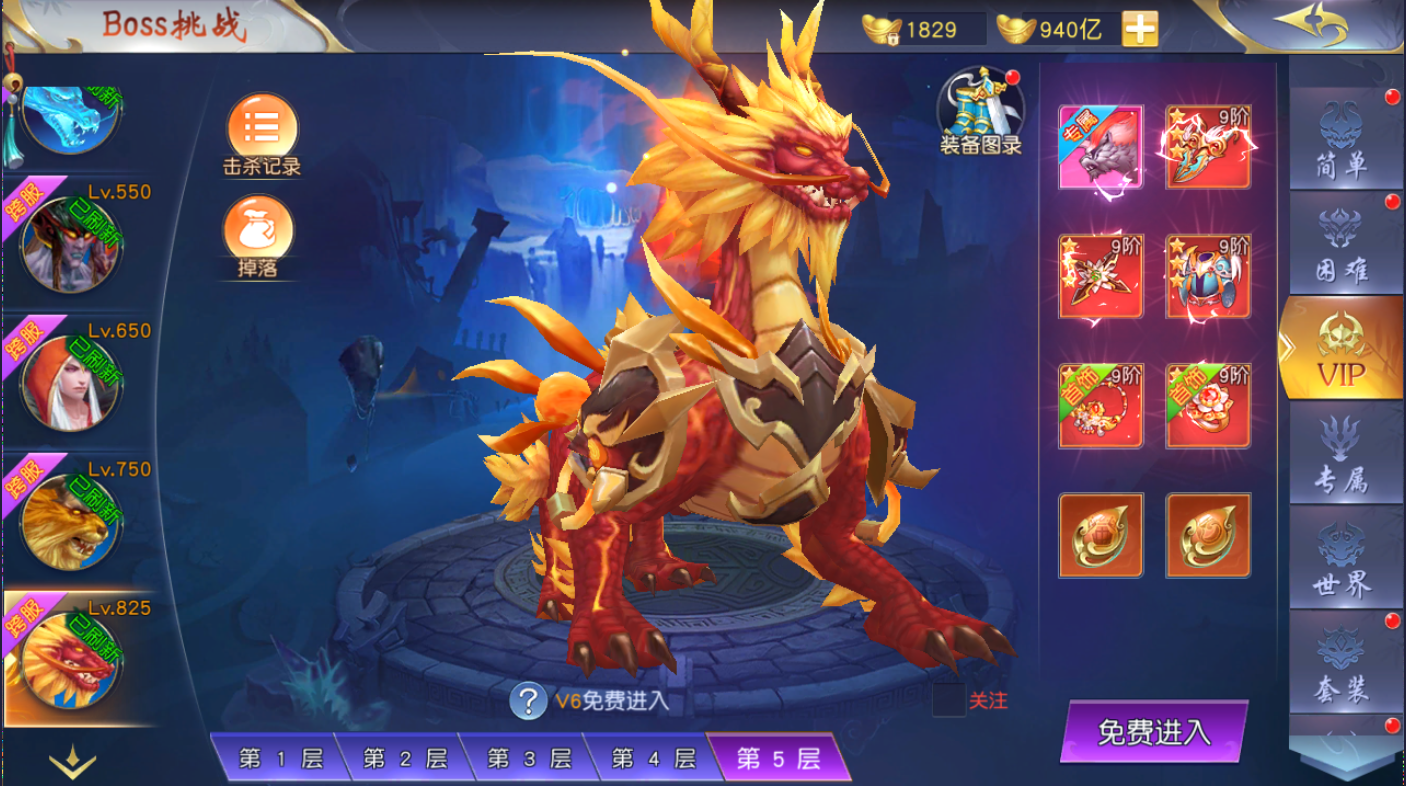The image size is (1406, 786).
Task: Add more gold ingots with the plus button
Action: (x=1140, y=29)
